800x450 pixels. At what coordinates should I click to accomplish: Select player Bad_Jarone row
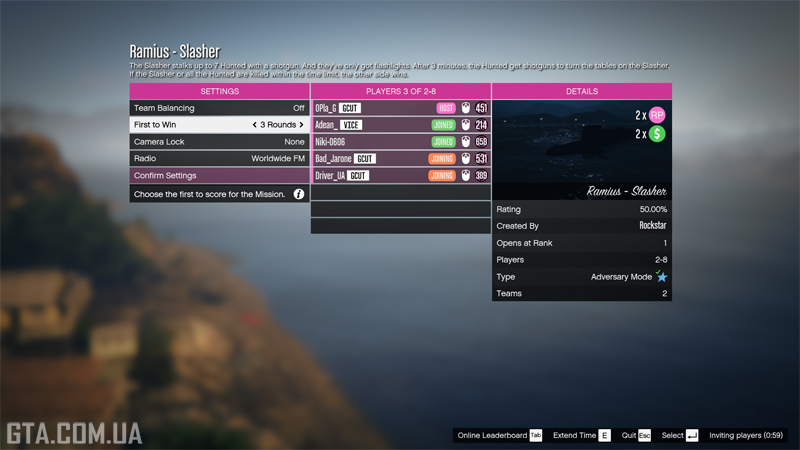400,159
